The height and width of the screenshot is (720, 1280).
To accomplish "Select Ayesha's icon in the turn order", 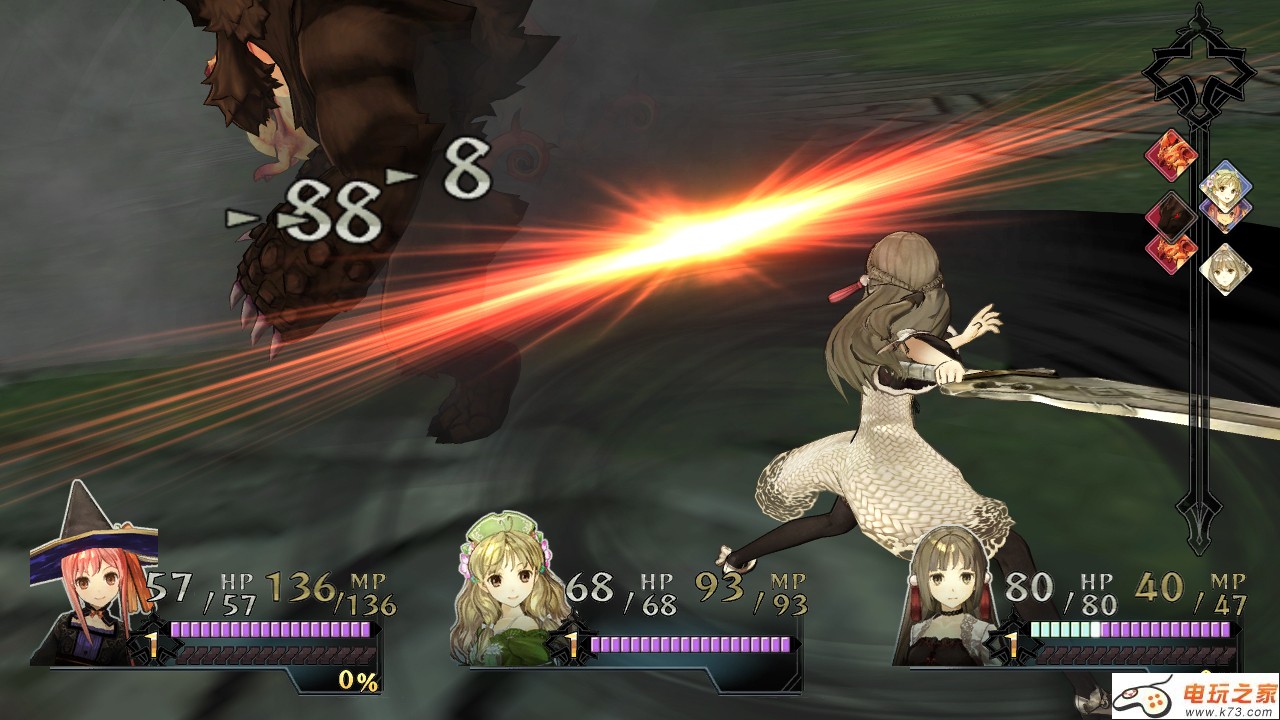I will coord(1223,182).
